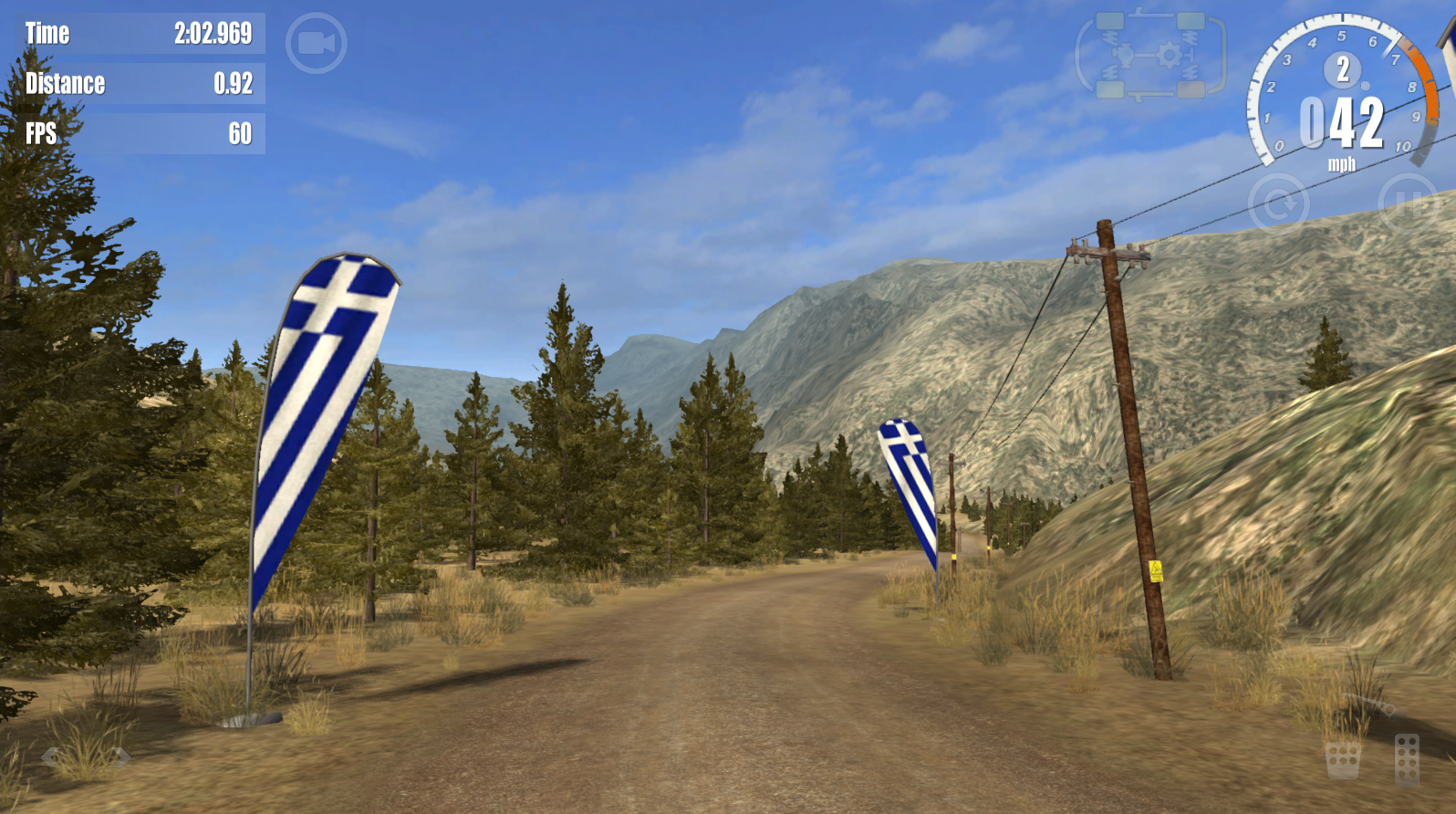Tap the tall accelerator pedal
Image resolution: width=1456 pixels, height=814 pixels.
[x=1407, y=759]
